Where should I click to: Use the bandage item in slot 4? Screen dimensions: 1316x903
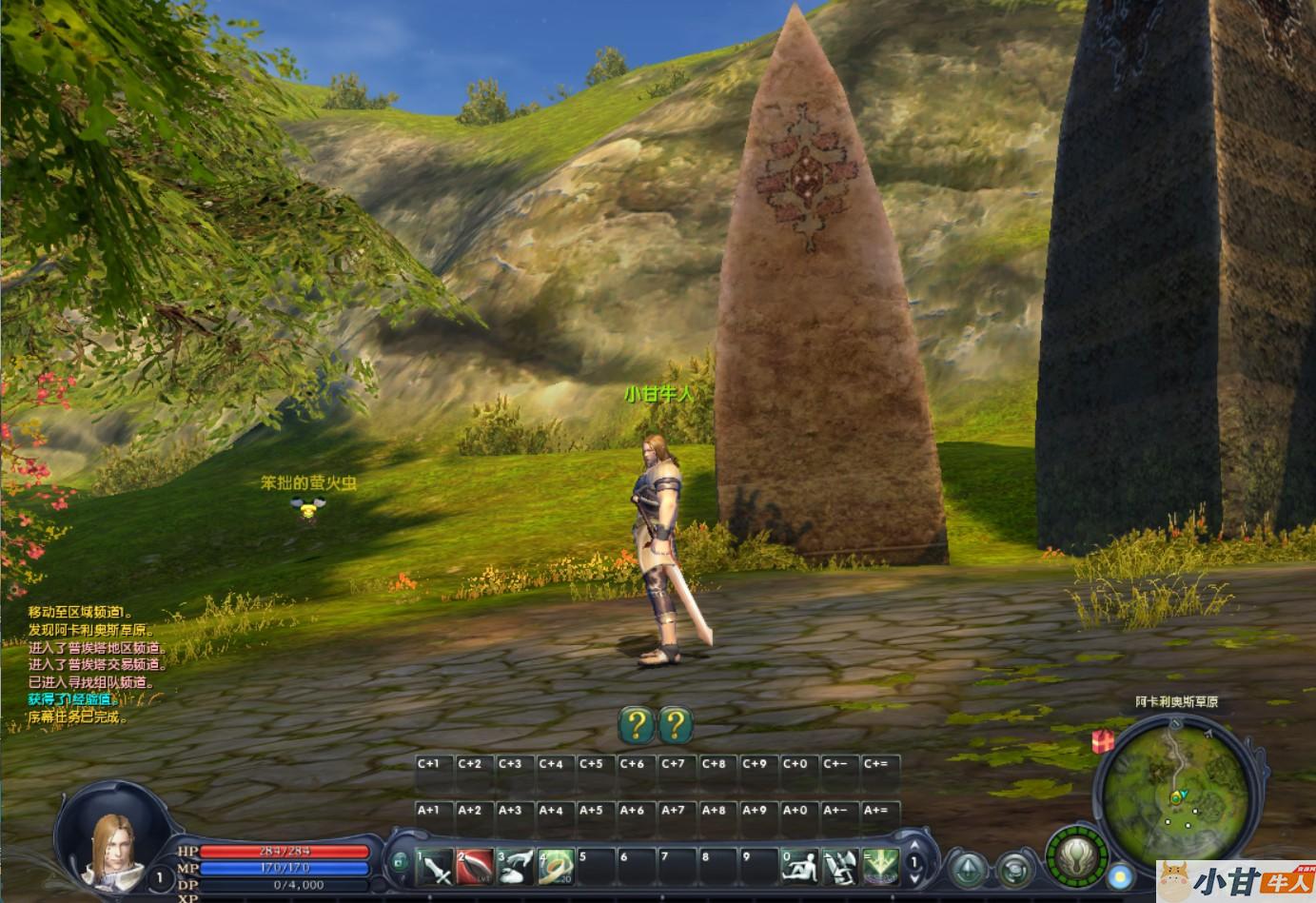[x=556, y=867]
